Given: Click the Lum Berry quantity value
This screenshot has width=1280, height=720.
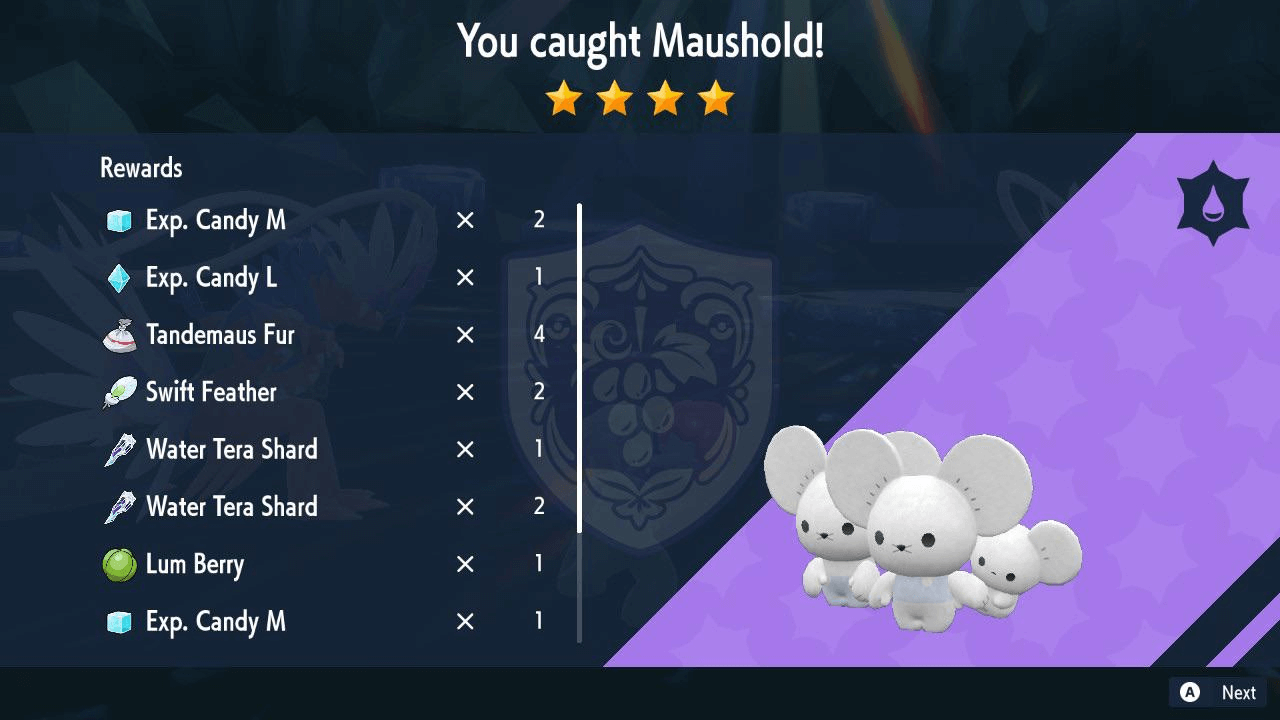Looking at the screenshot, I should 539,563.
